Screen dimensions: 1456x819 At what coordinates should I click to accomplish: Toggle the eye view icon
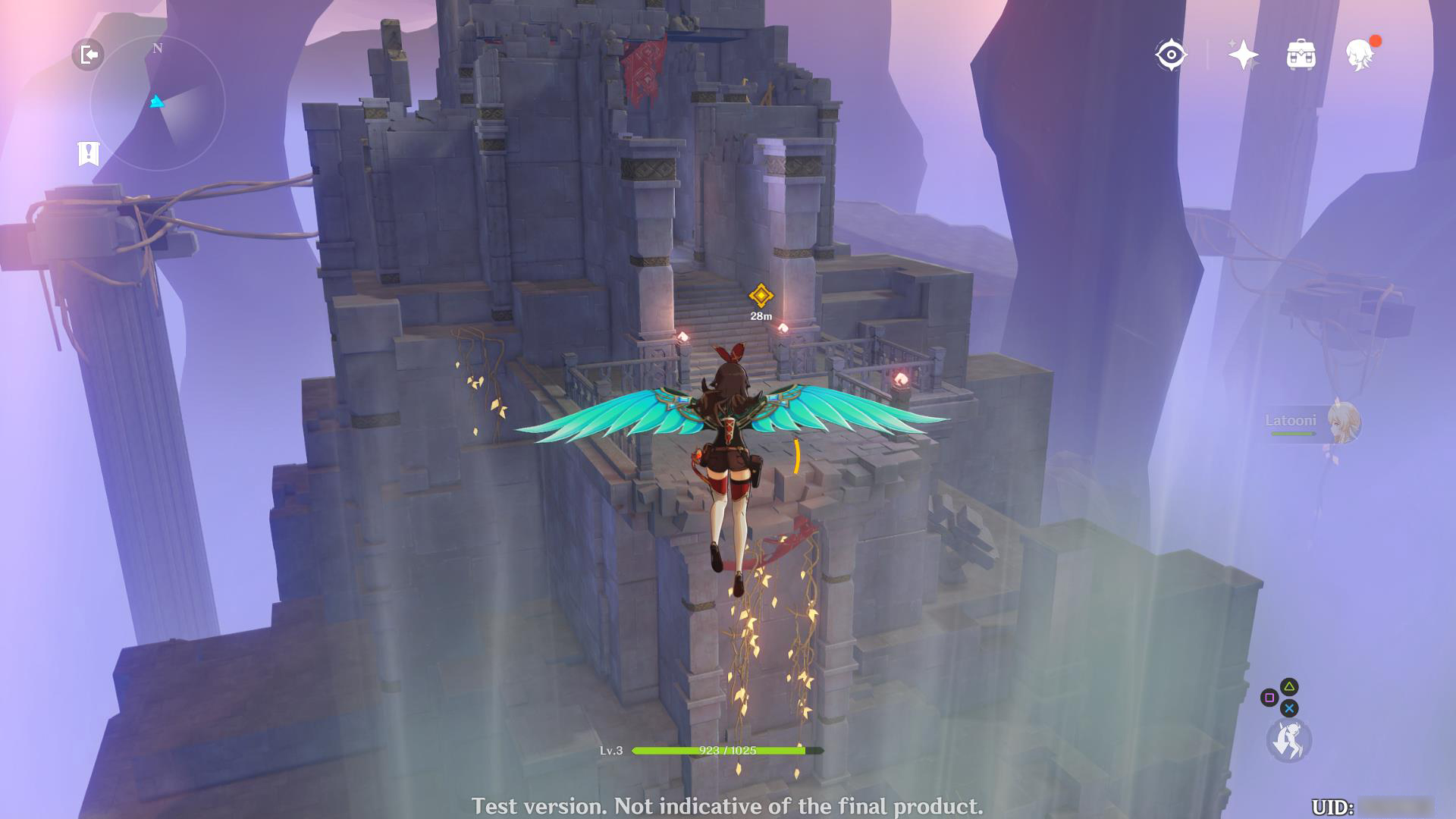[x=1171, y=55]
